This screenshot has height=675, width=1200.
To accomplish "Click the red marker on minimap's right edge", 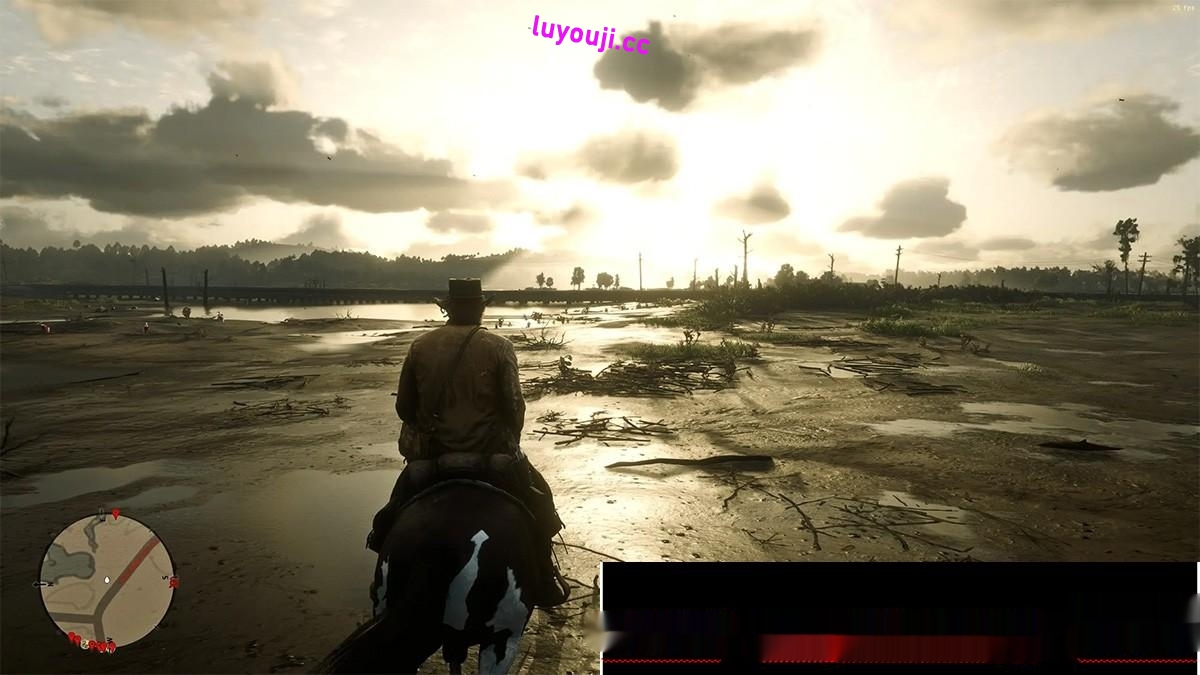I will tap(174, 582).
